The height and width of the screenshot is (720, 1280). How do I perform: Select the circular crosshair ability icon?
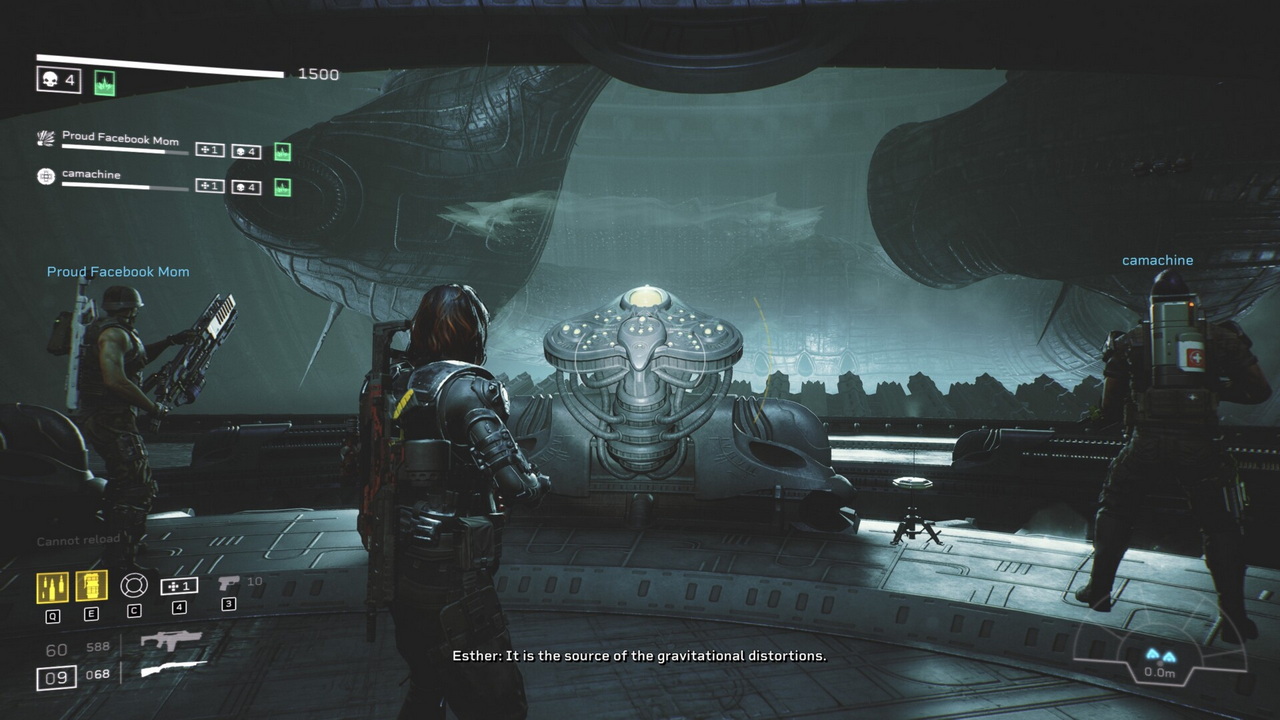click(x=134, y=586)
